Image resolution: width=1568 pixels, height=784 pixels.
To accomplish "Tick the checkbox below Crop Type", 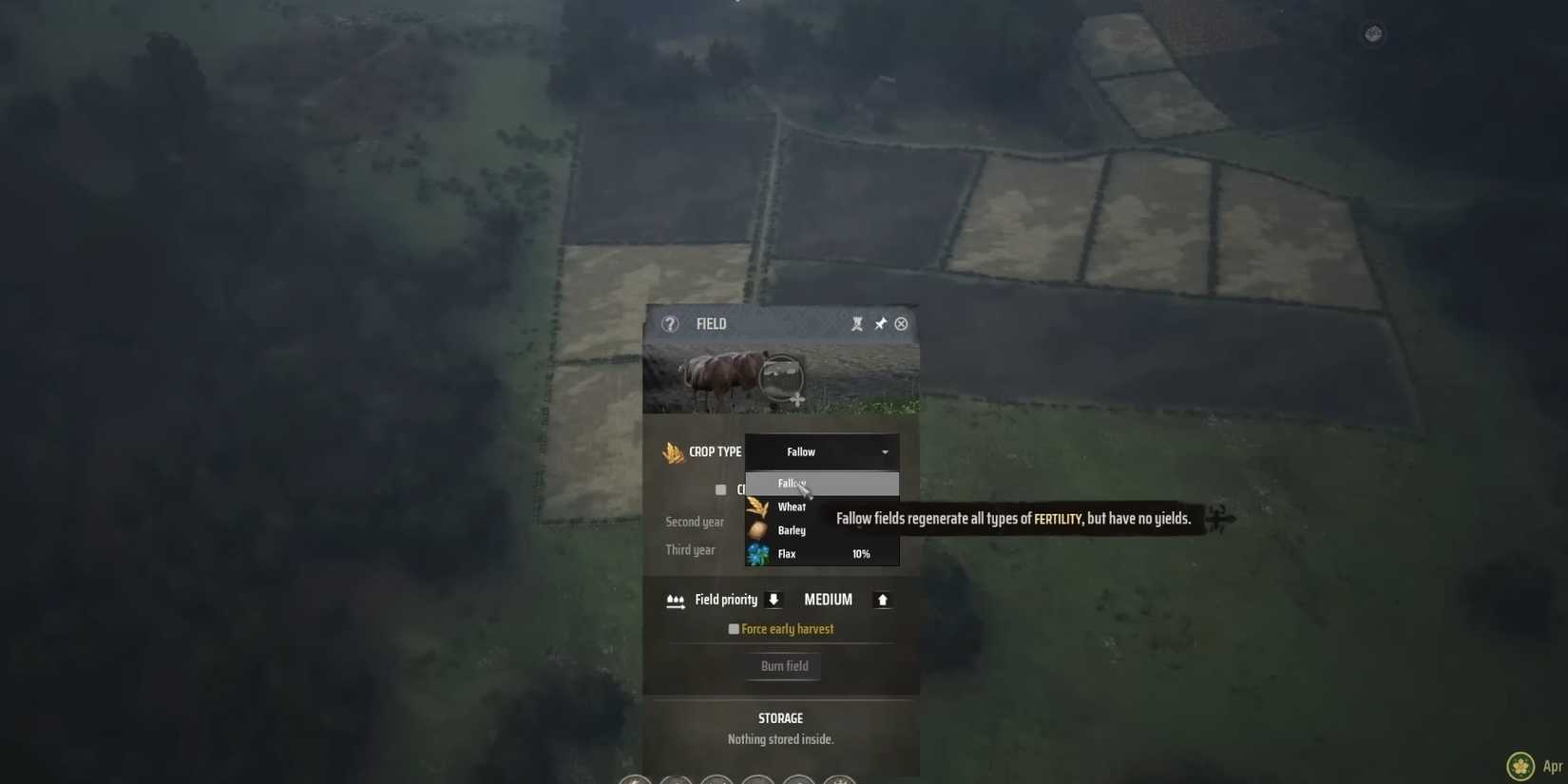I will click(720, 489).
